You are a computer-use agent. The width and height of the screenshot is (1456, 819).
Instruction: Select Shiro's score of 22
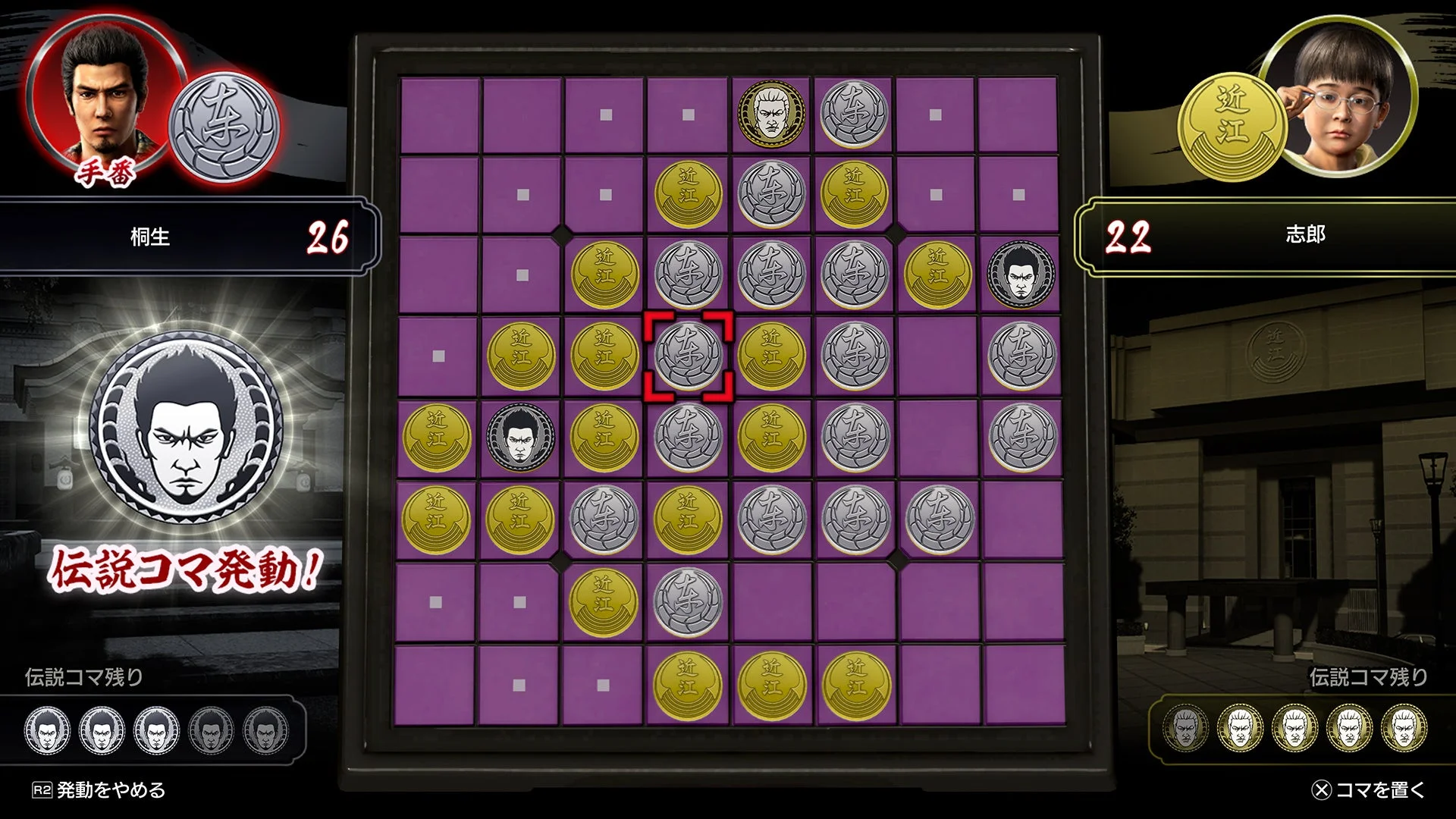pos(1129,237)
